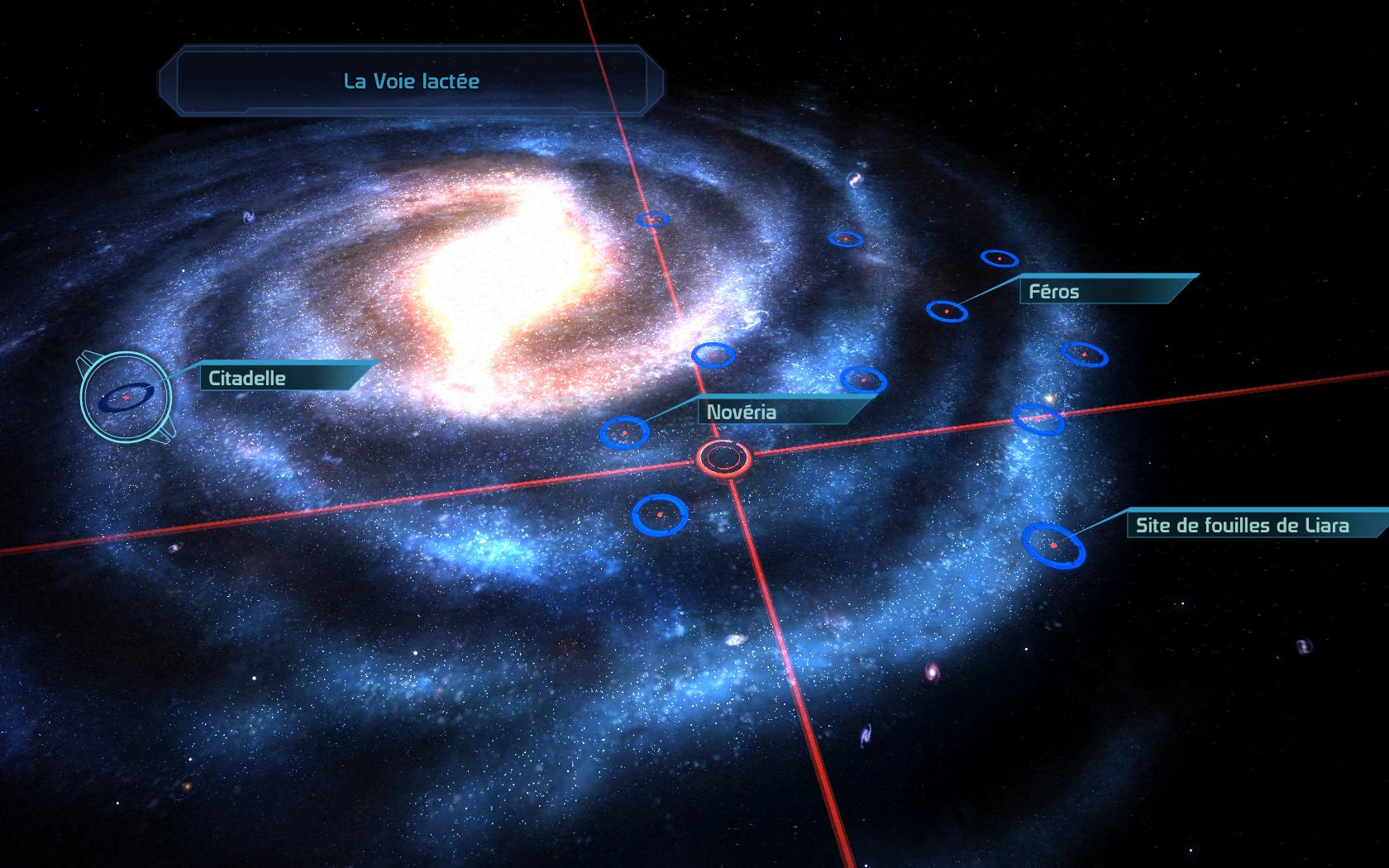Click the cluster ring below the crosshair center
The height and width of the screenshot is (868, 1389).
(x=657, y=513)
